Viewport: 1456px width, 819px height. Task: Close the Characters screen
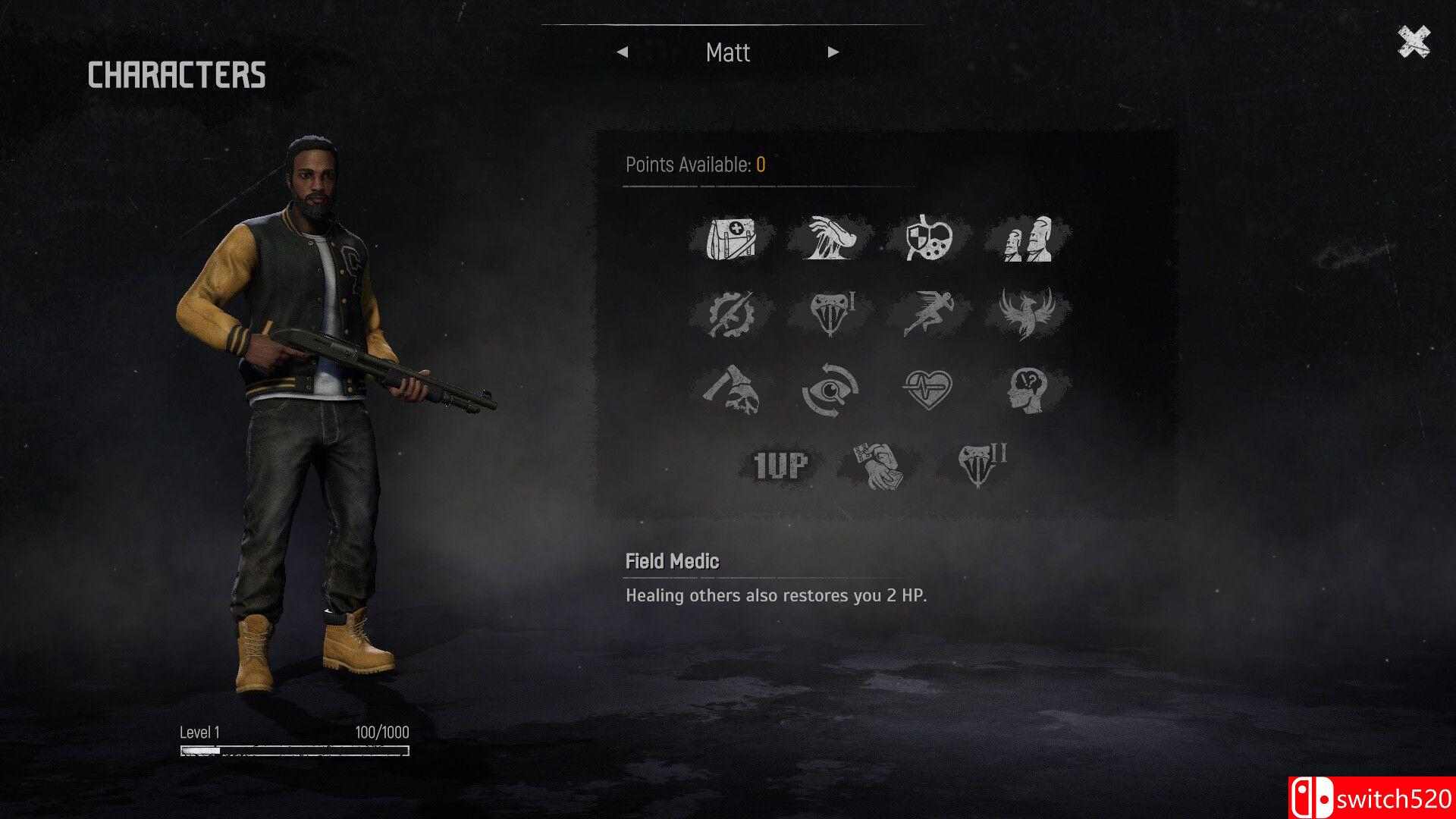(x=1414, y=42)
